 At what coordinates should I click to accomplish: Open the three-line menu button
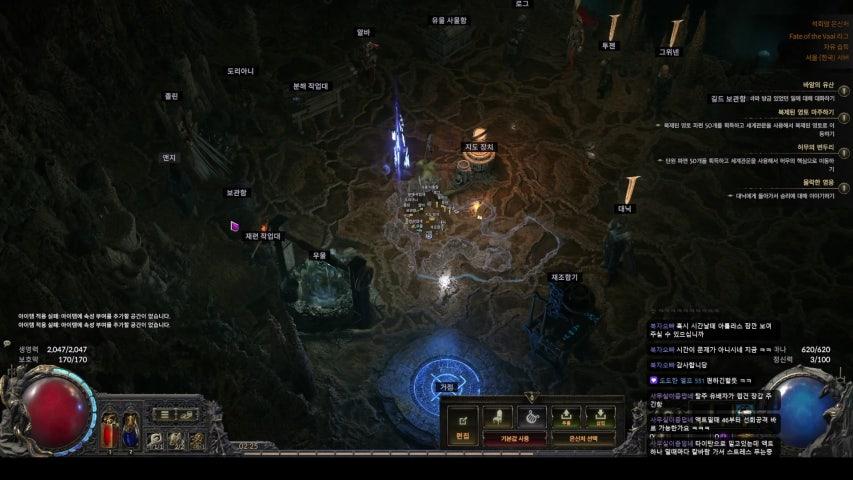coord(165,413)
